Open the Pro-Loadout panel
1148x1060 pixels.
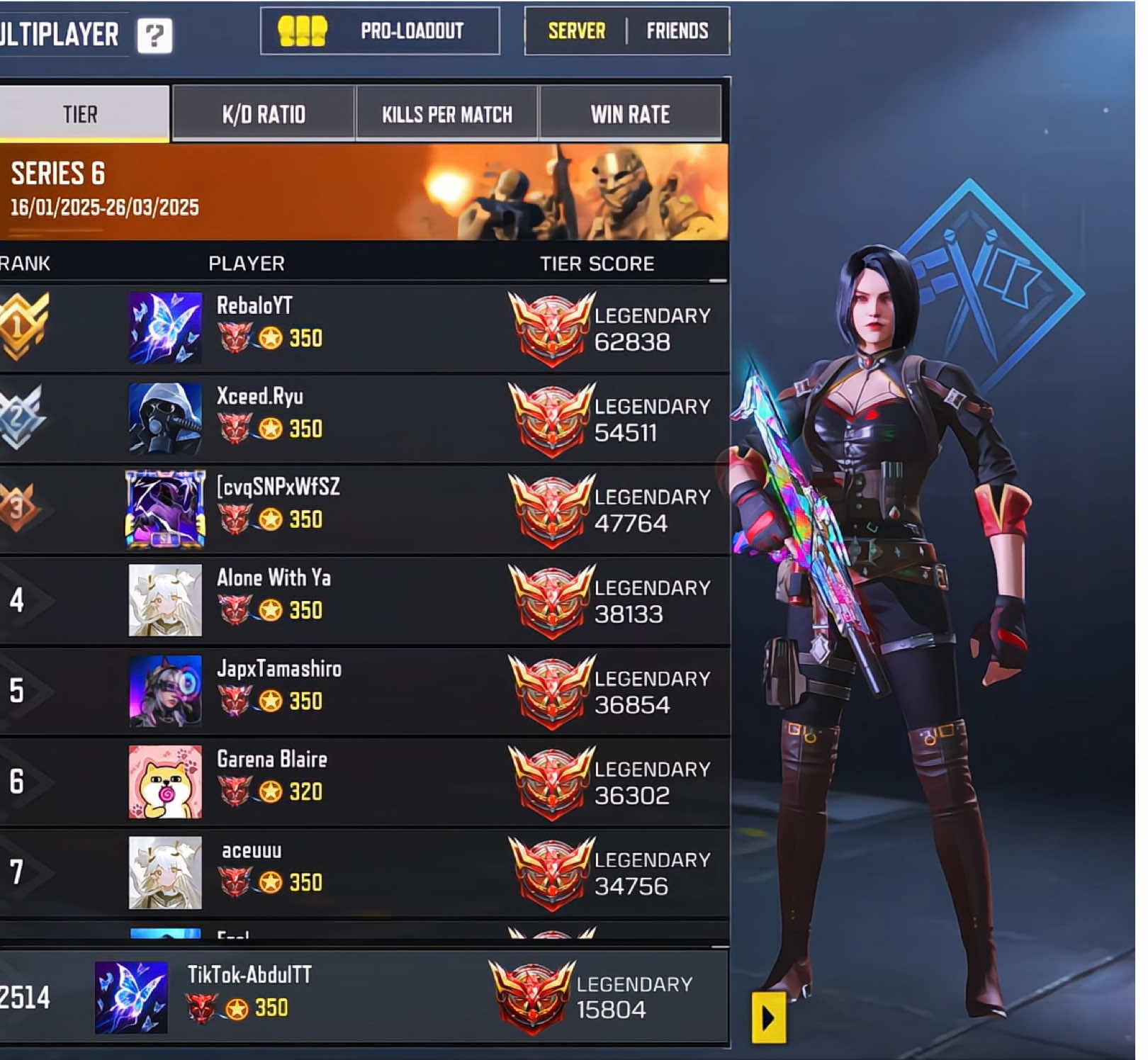[380, 31]
